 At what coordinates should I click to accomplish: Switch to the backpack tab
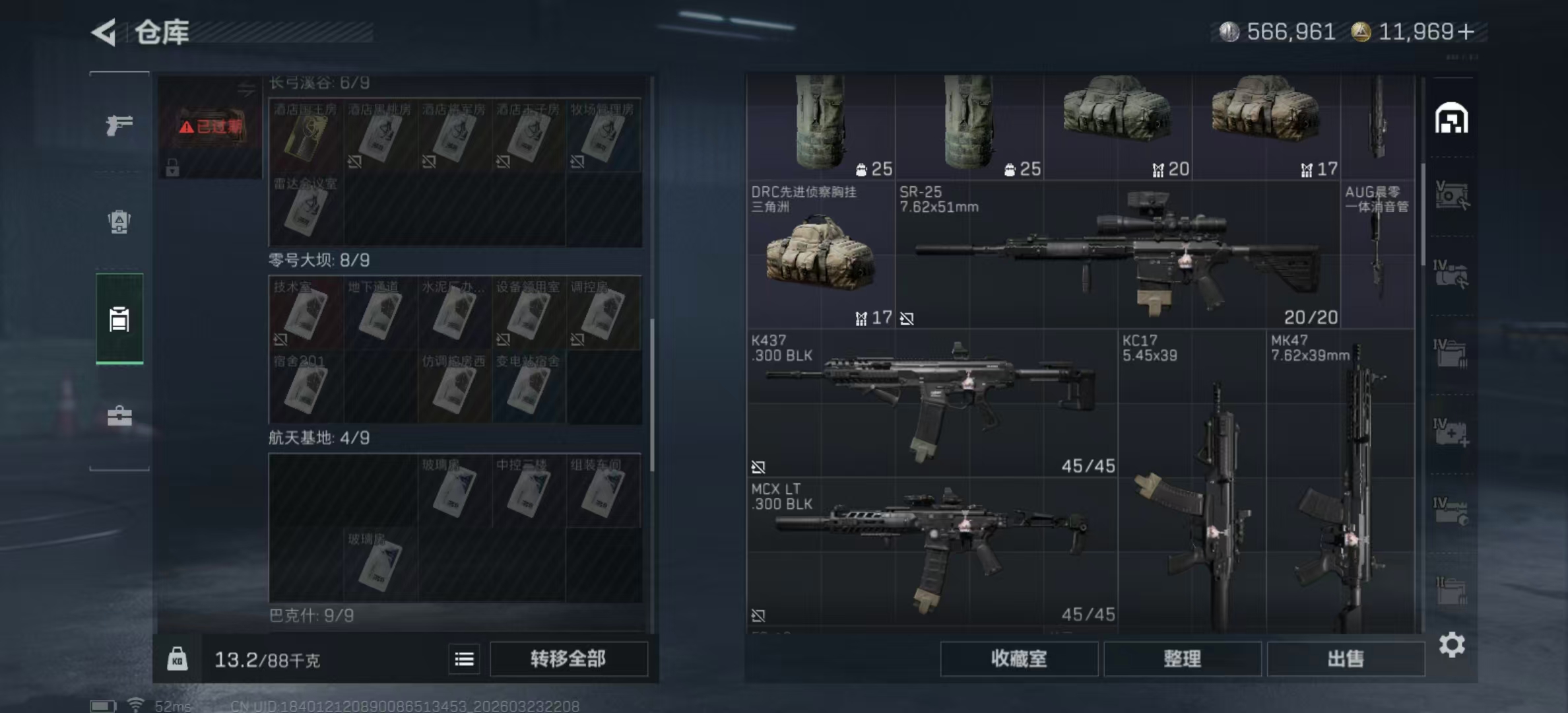coord(119,221)
